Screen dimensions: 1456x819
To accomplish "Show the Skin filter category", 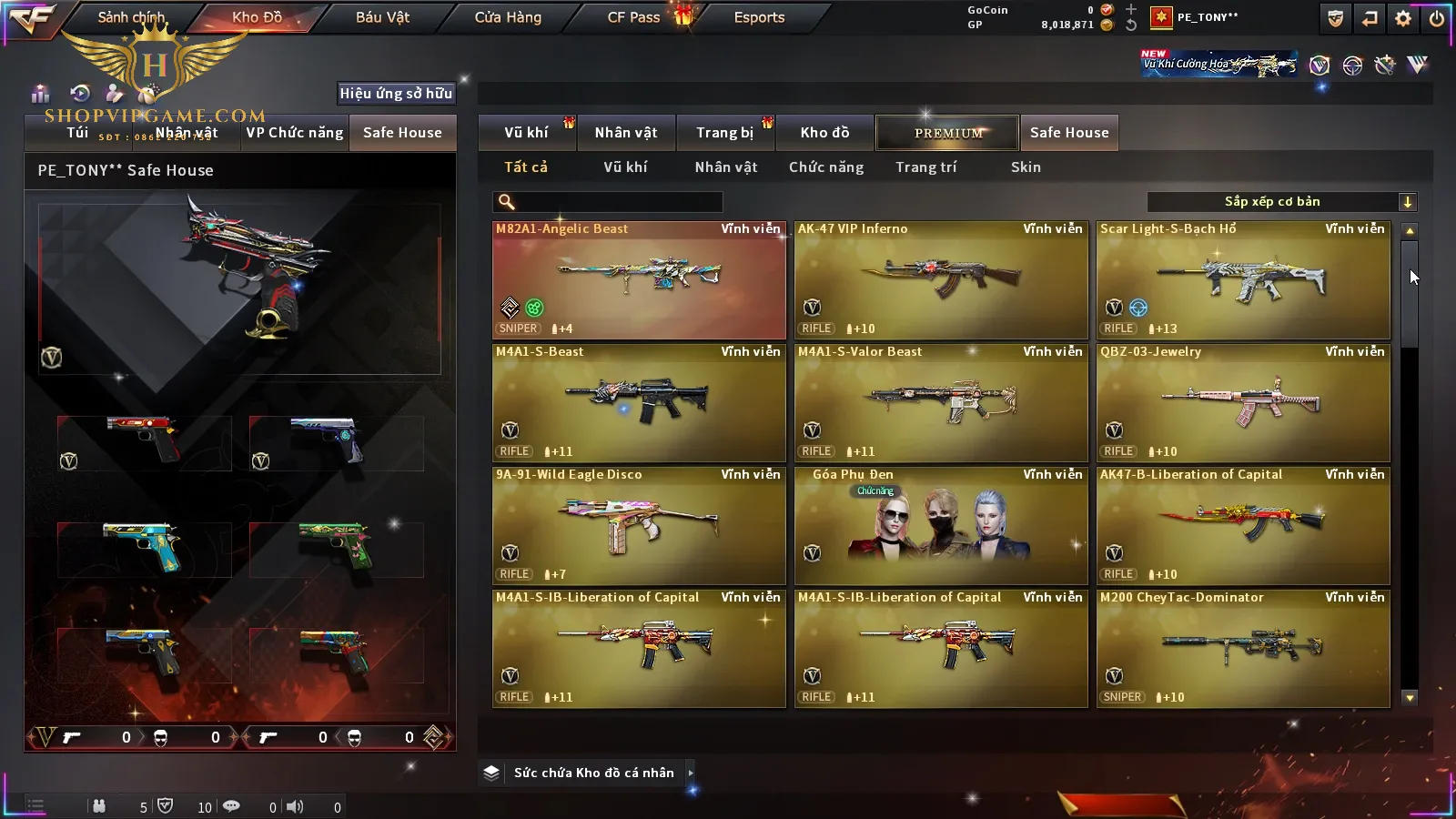I will (x=1026, y=167).
